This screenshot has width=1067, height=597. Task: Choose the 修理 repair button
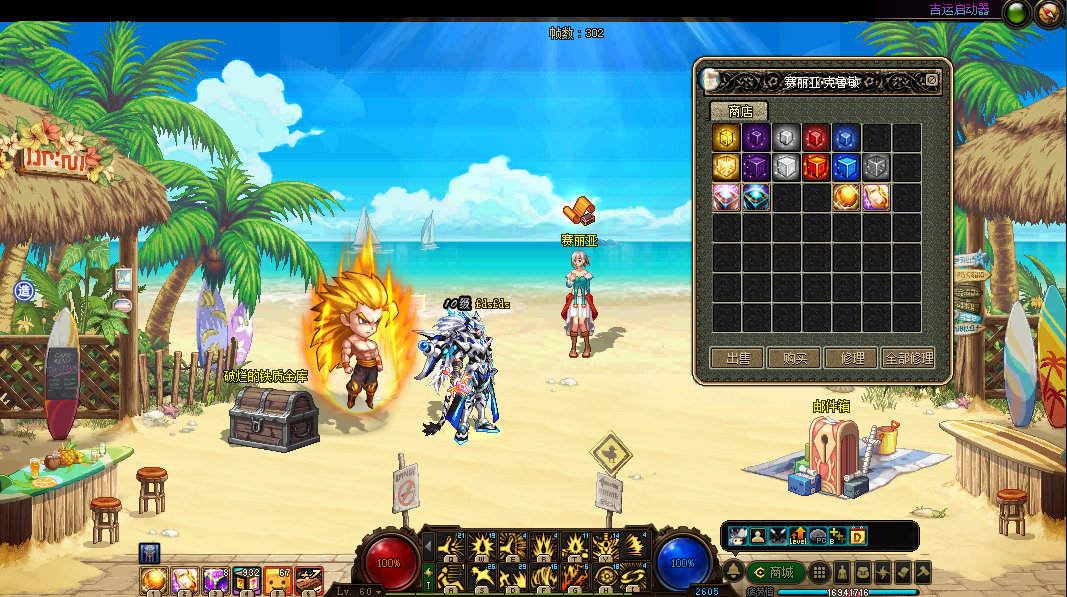coord(851,358)
